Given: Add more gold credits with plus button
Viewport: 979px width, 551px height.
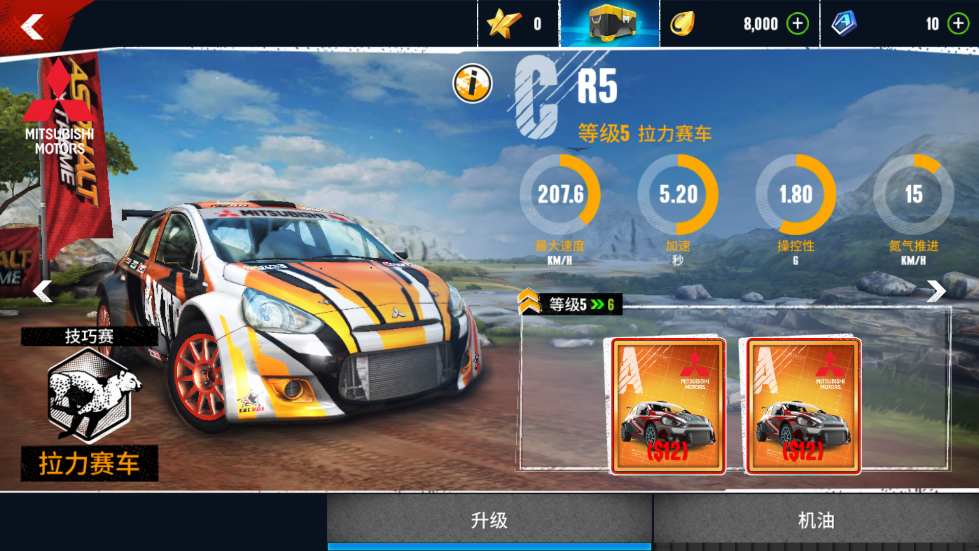Looking at the screenshot, I should [x=797, y=24].
